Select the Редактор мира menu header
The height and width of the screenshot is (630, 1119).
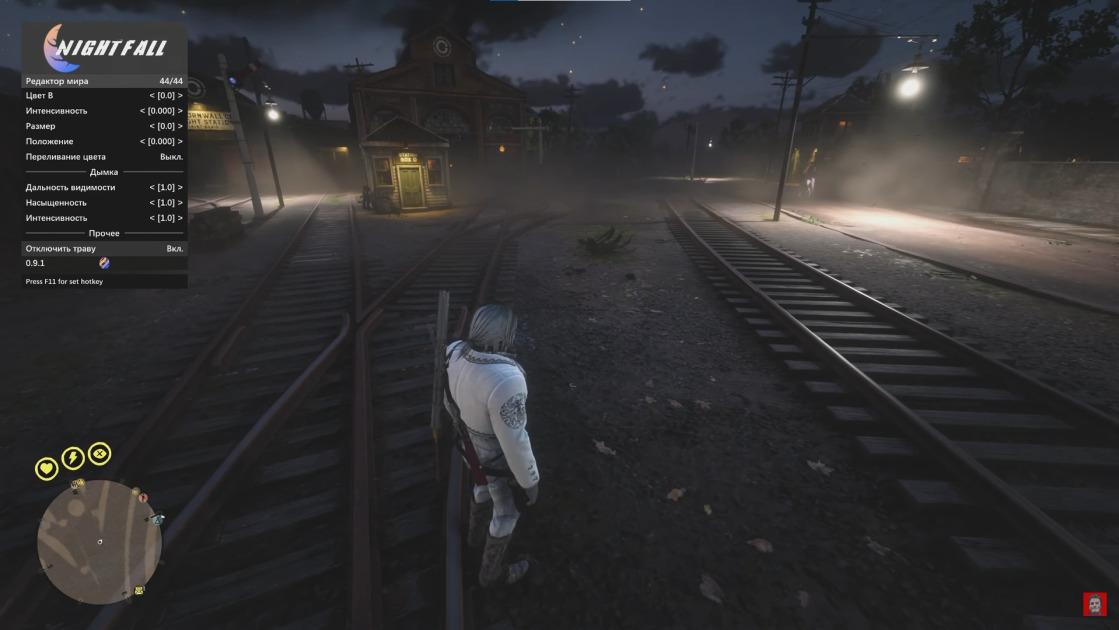coord(104,81)
